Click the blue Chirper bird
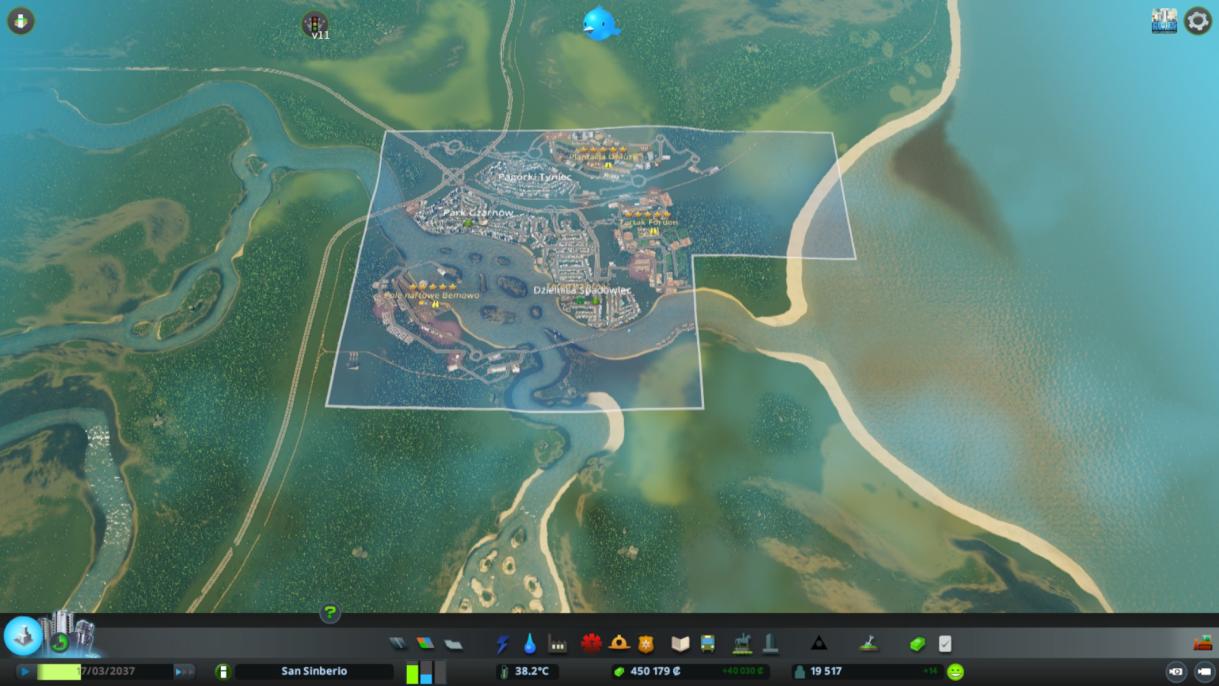The height and width of the screenshot is (686, 1219). (601, 23)
